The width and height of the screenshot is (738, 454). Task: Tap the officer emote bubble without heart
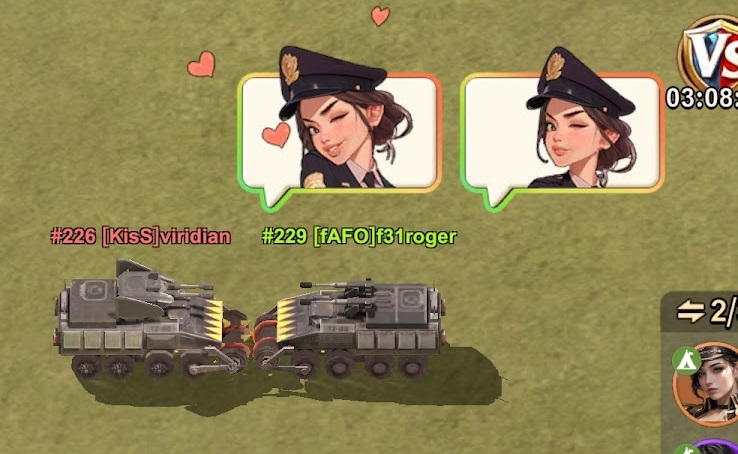(562, 131)
